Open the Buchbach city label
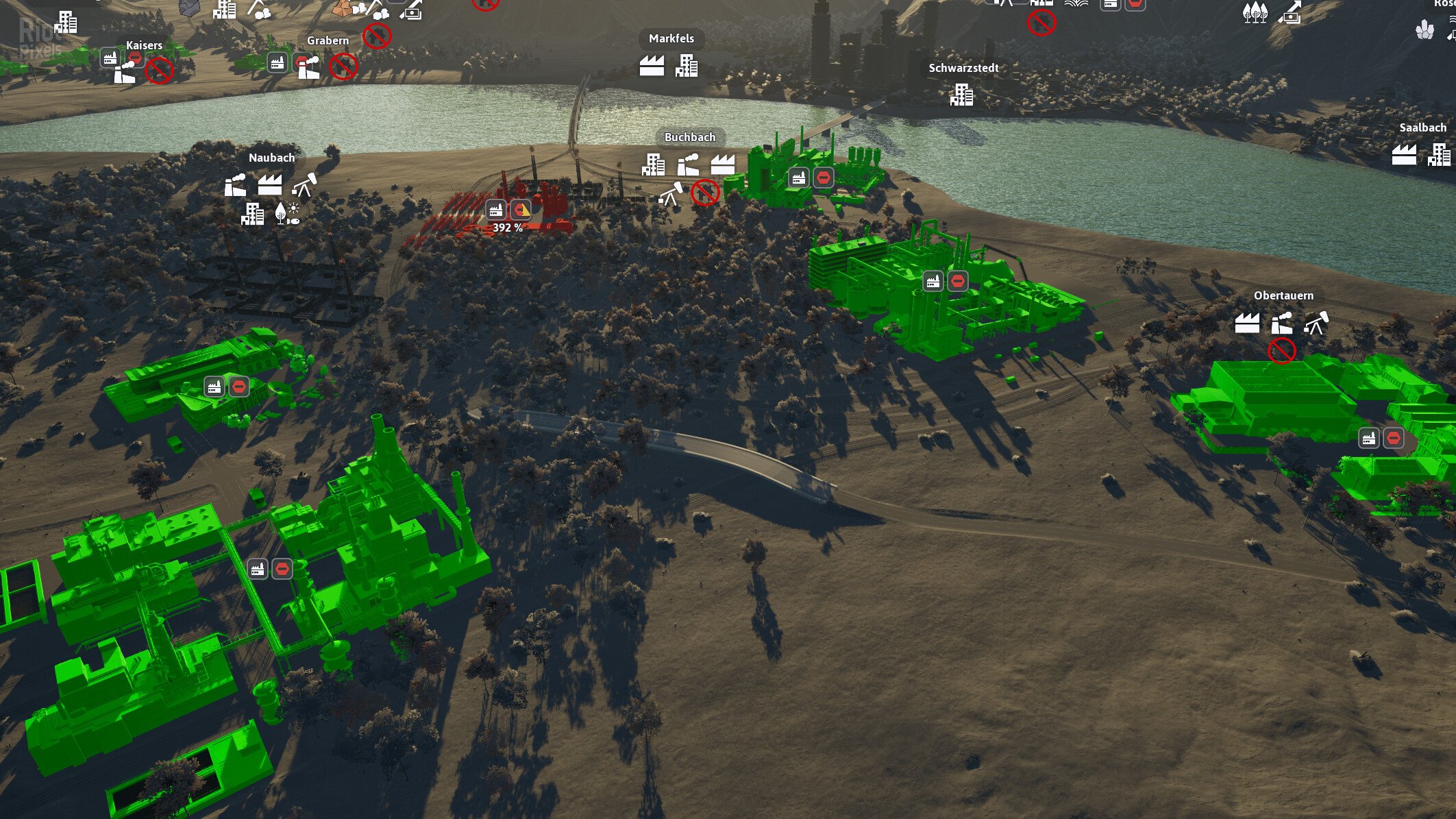Viewport: 1456px width, 819px height. pyautogui.click(x=690, y=137)
